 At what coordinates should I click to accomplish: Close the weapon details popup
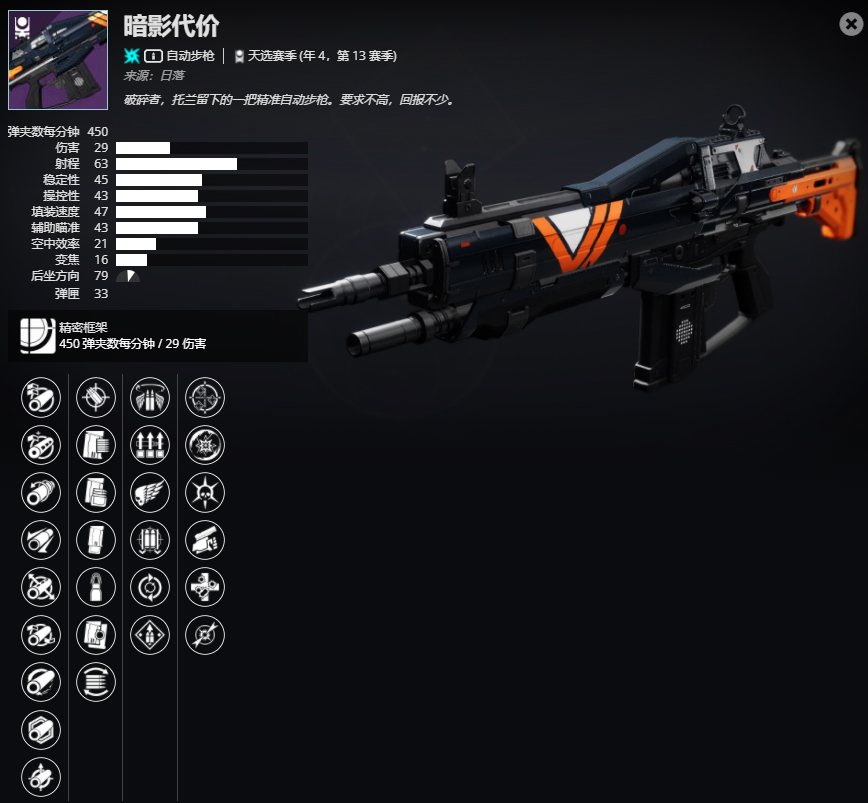pyautogui.click(x=851, y=25)
